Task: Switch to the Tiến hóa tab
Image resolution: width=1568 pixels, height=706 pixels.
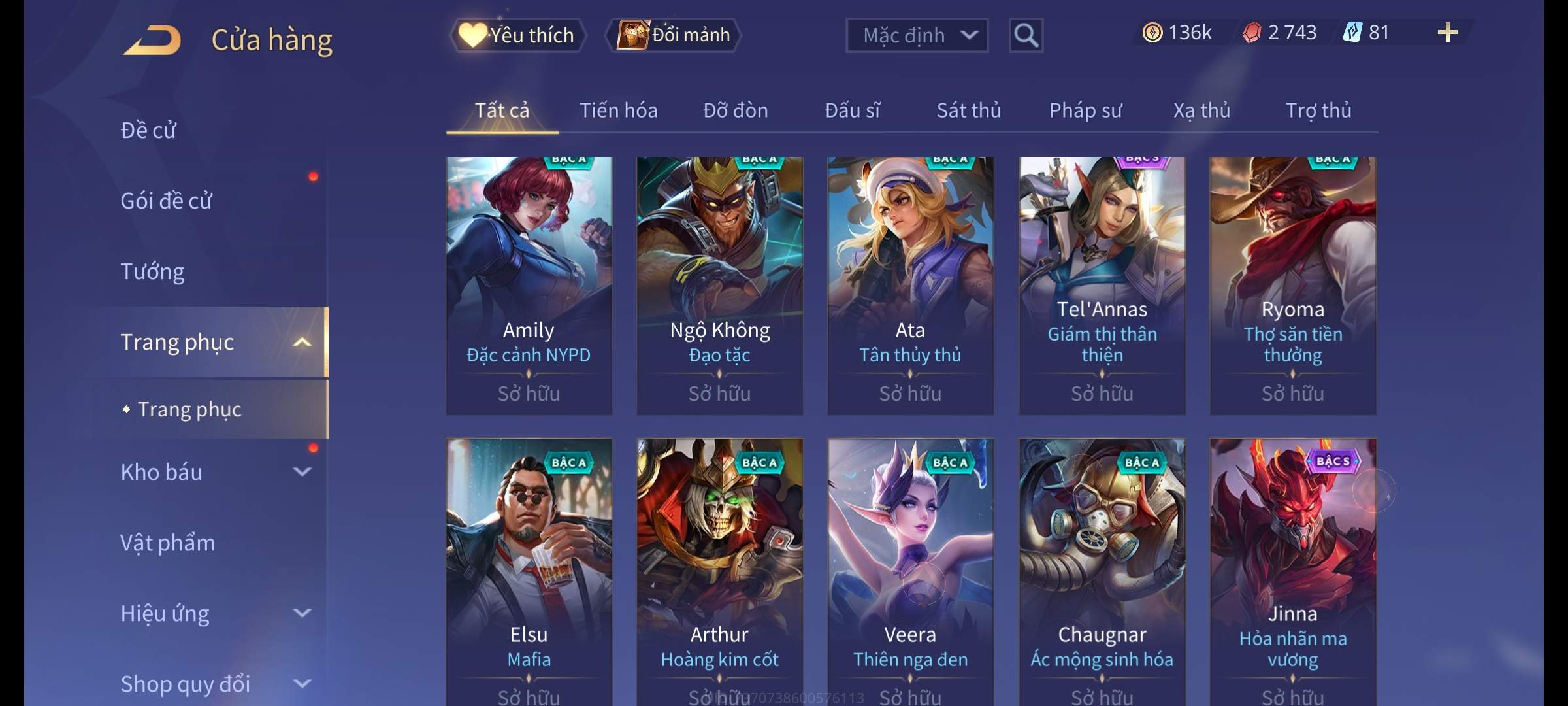Action: point(618,110)
